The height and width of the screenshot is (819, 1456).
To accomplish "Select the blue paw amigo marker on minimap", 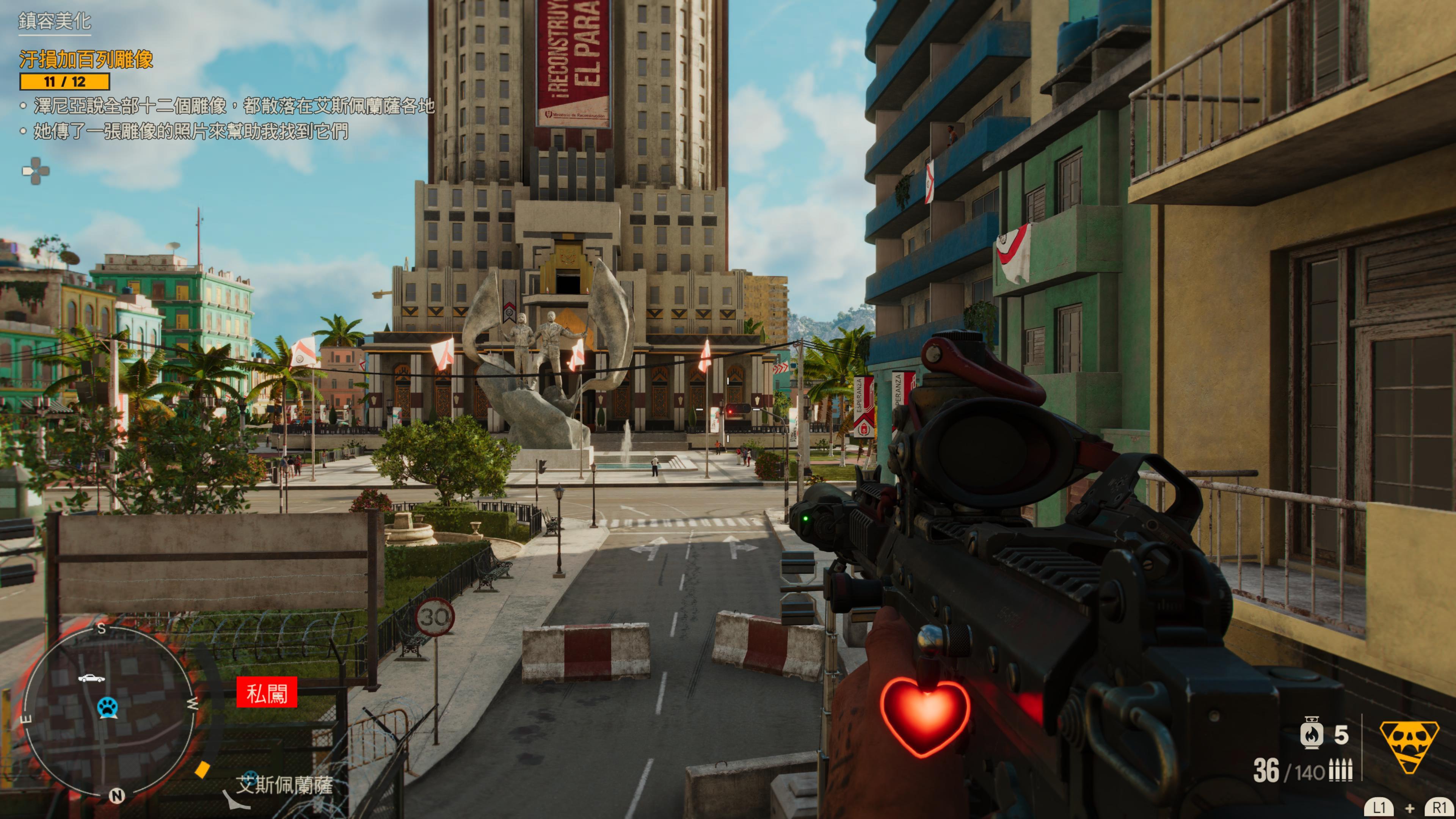I will coord(107,706).
